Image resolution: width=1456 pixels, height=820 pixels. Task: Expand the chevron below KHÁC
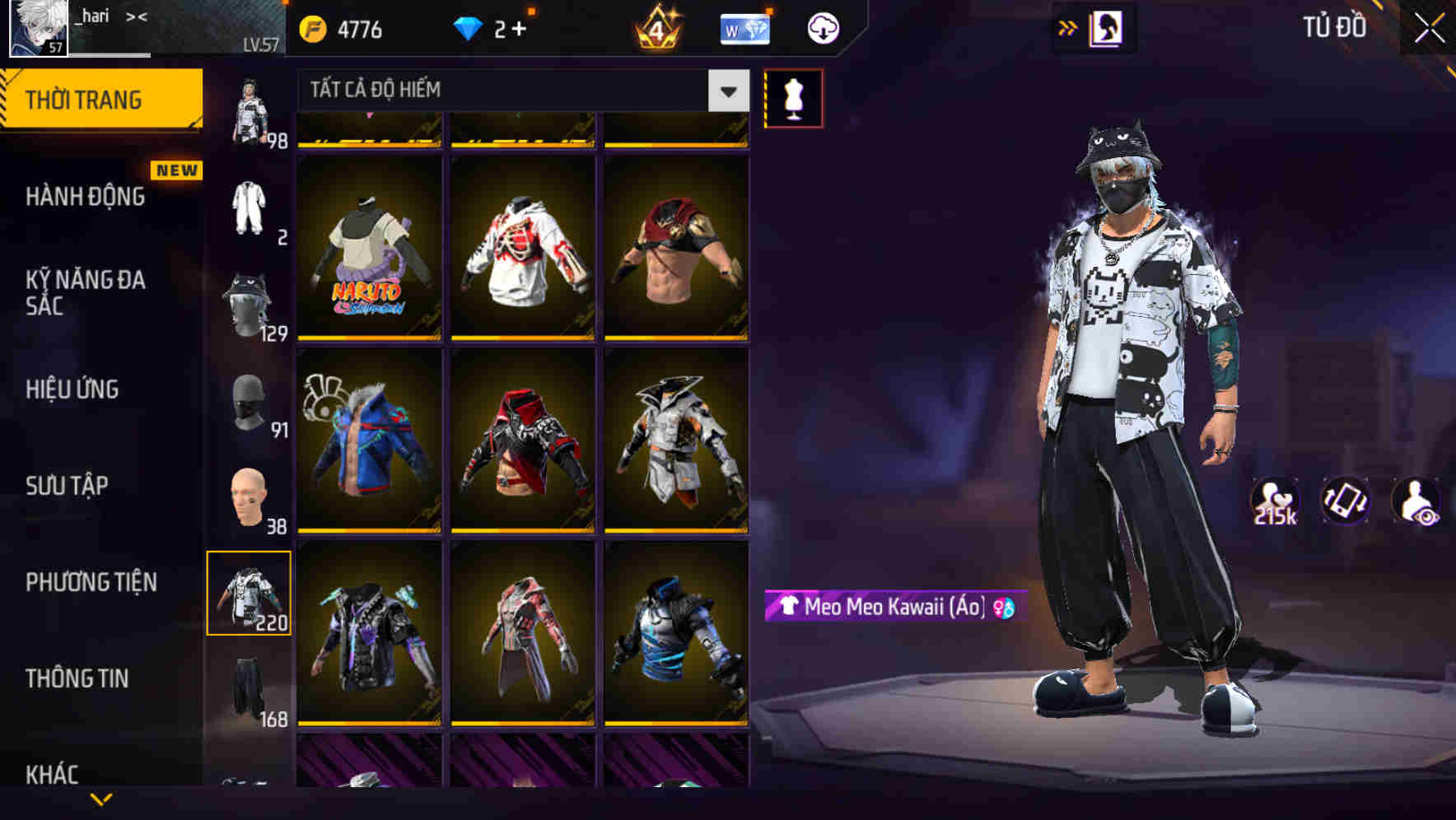[x=101, y=799]
